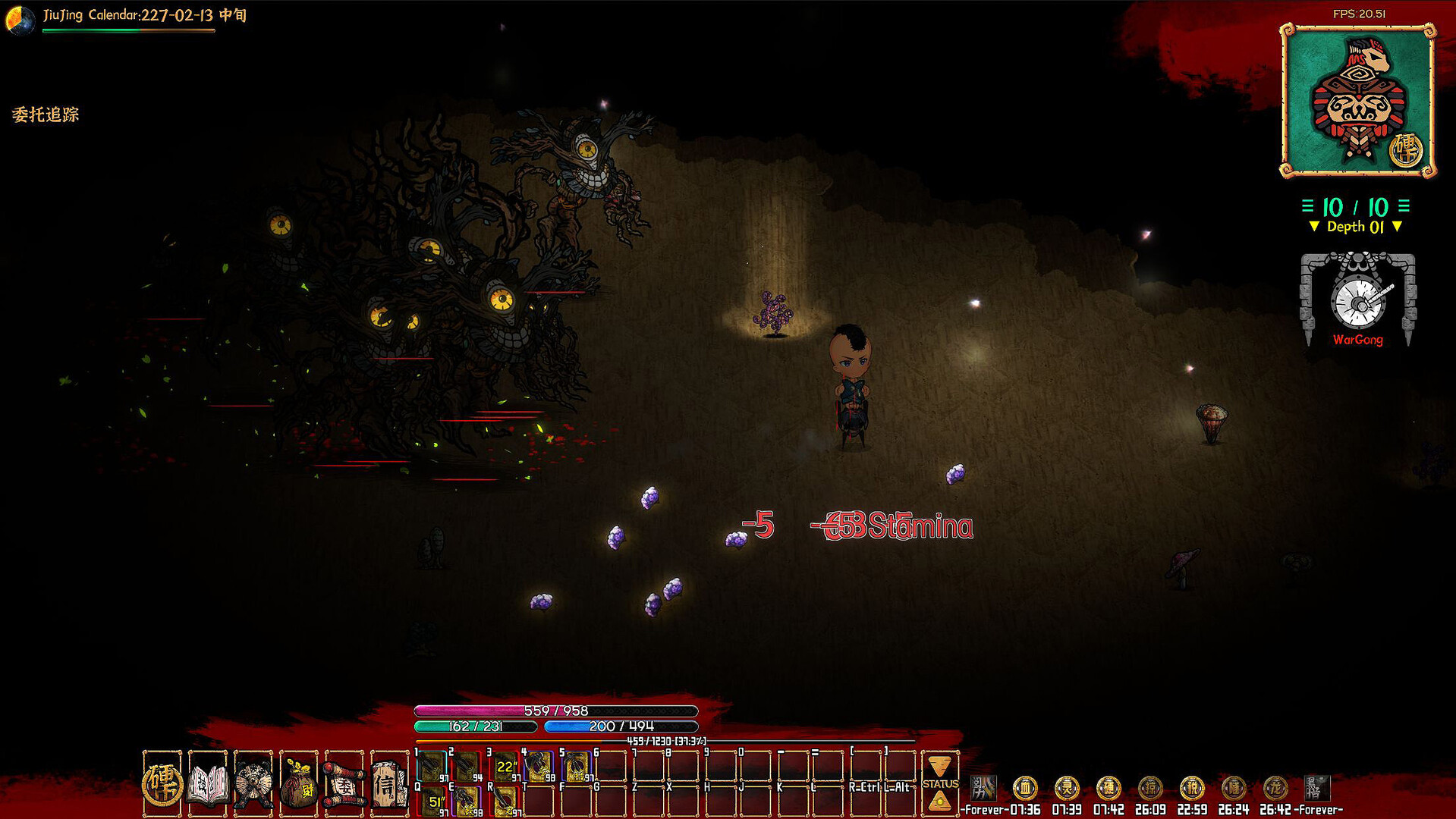The height and width of the screenshot is (819, 1456).
Task: Activate the R-key skill slot
Action: point(505,801)
